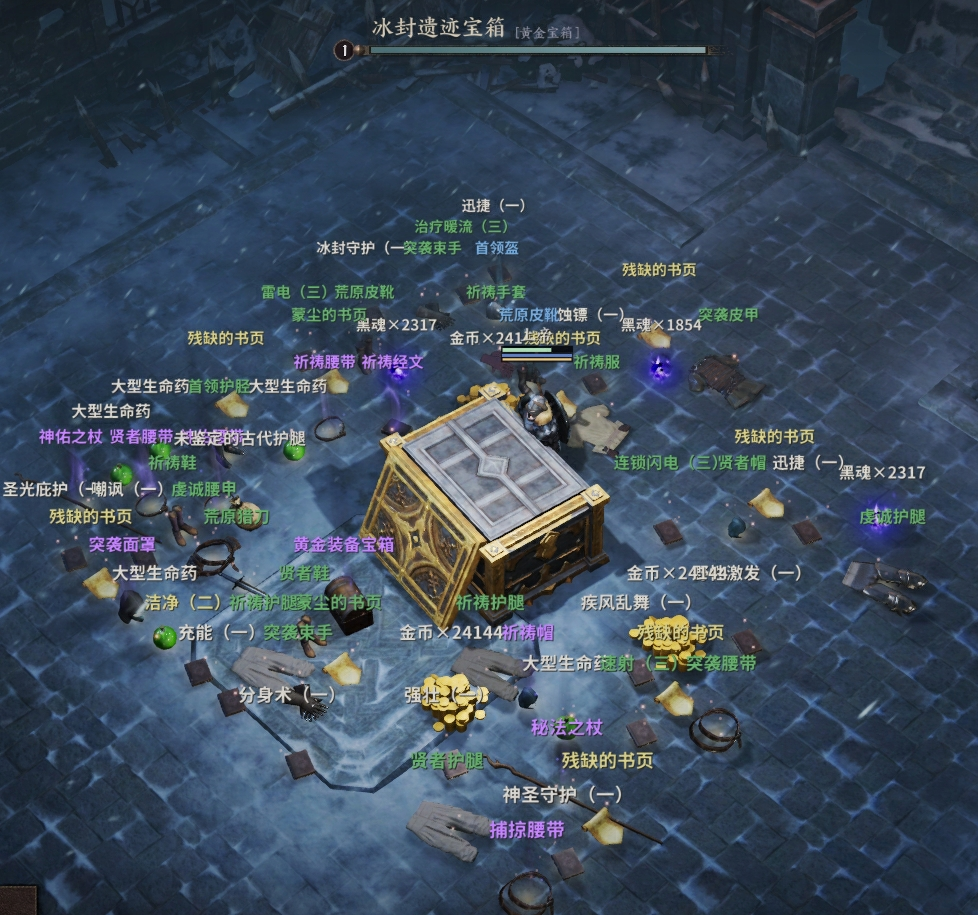The image size is (978, 915).
Task: Collect the 捕掠腰带 loot label
Action: (x=527, y=829)
